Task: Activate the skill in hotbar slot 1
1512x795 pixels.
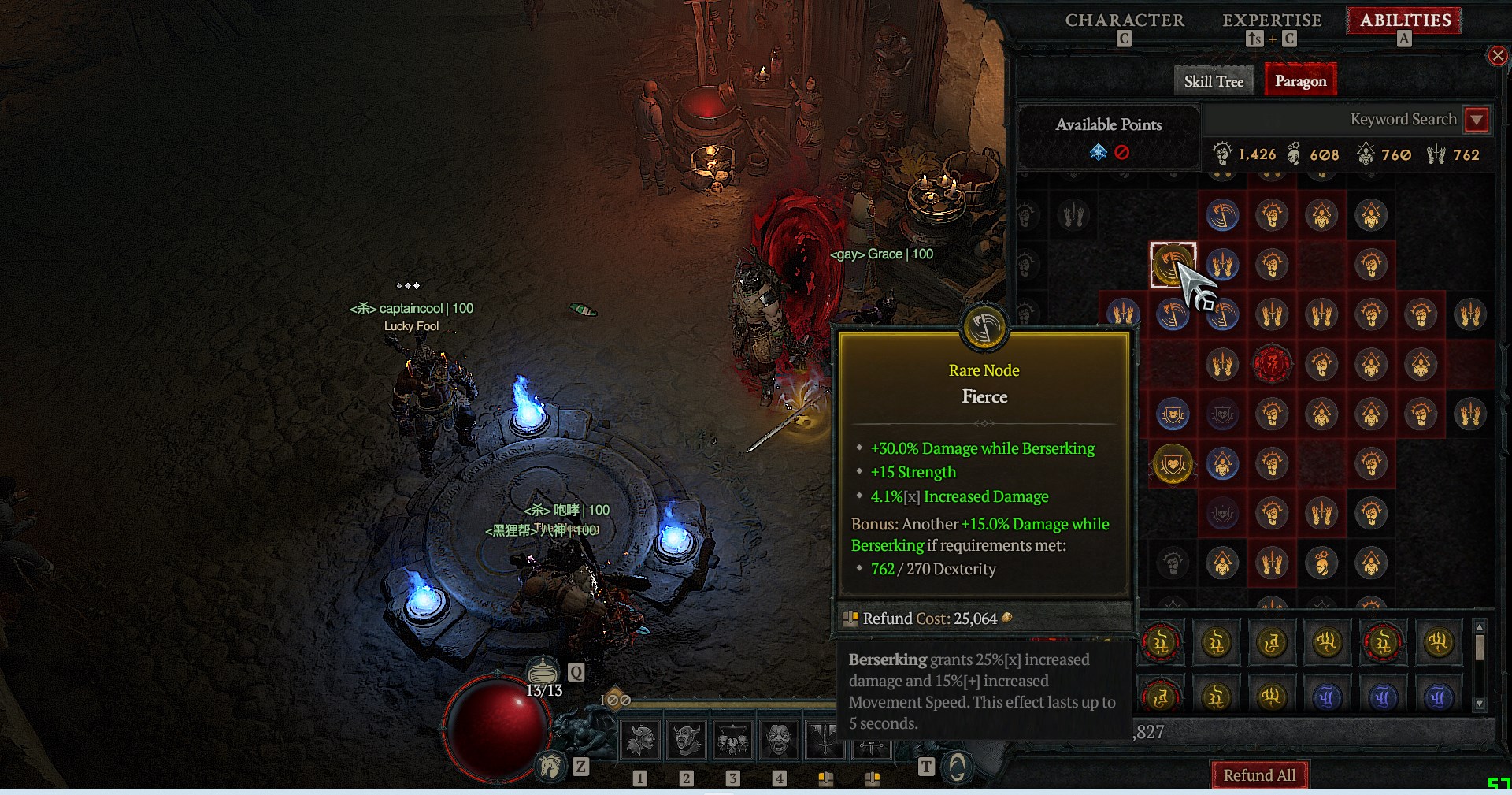Action: pyautogui.click(x=640, y=741)
